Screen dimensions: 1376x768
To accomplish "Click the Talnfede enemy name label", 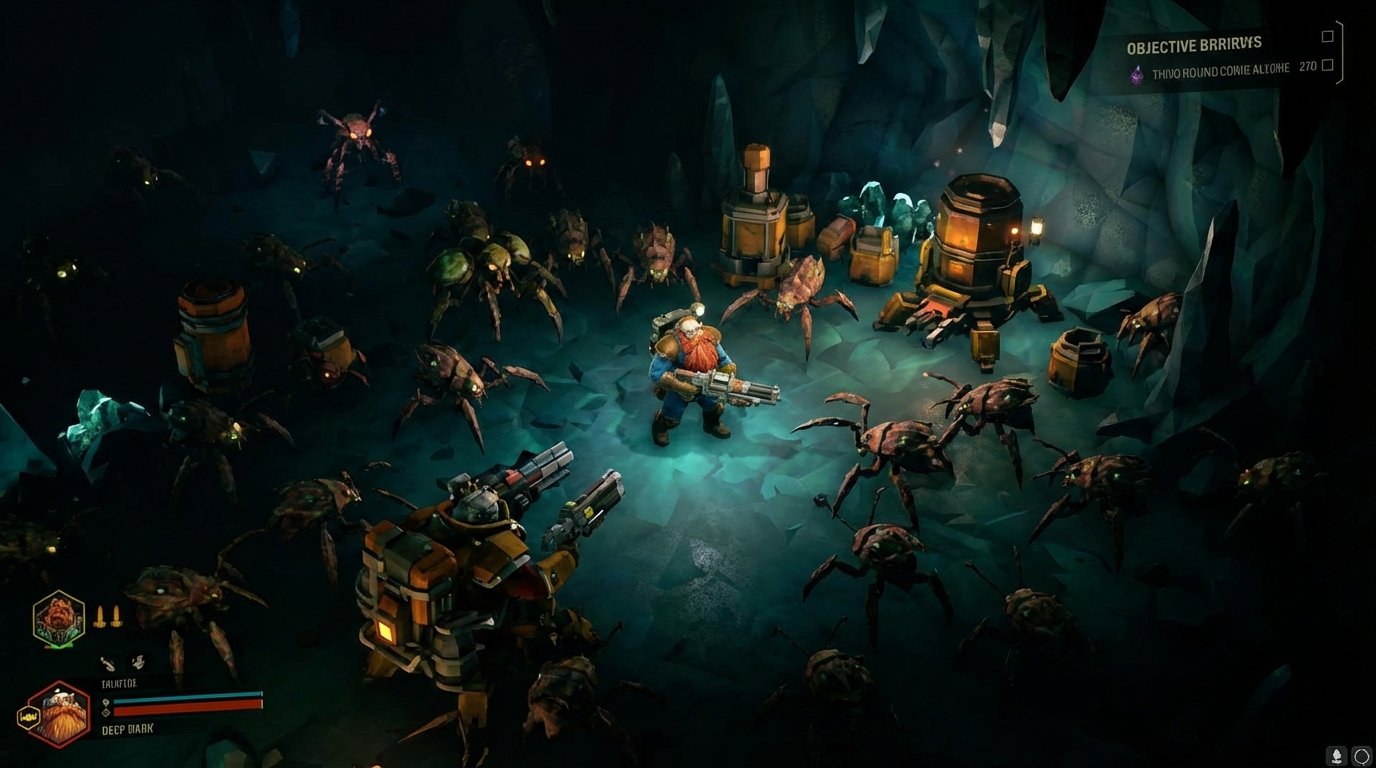I will (x=119, y=683).
